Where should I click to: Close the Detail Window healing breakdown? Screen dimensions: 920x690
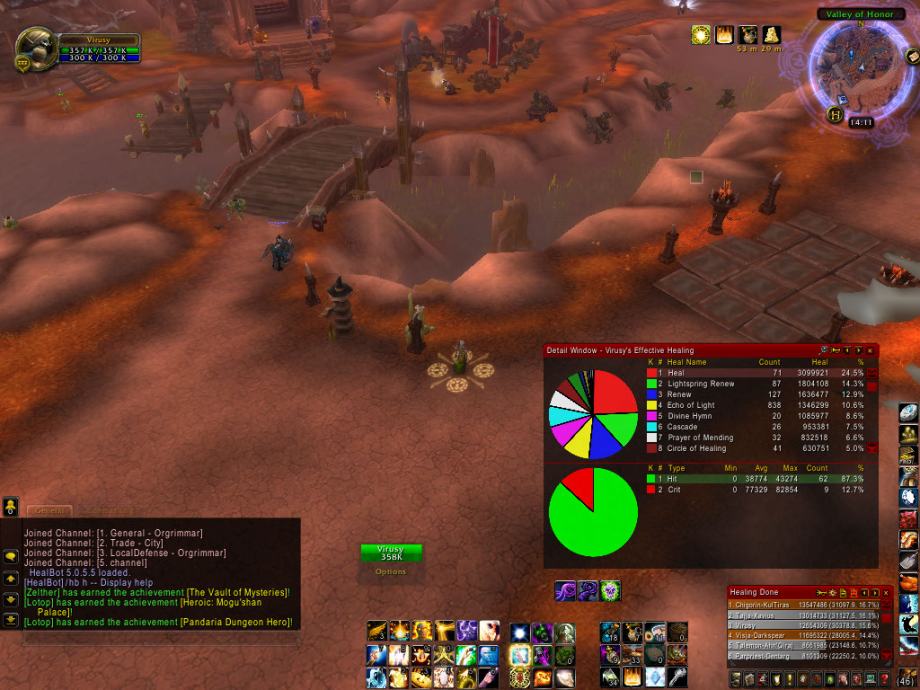[x=871, y=350]
